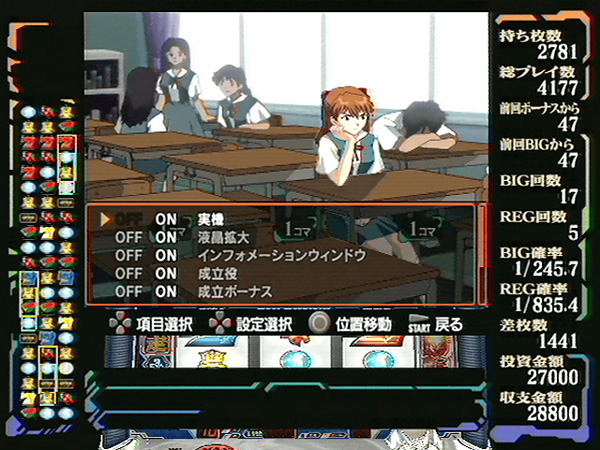Choose ON for 成立役
Viewport: 600px width, 450px height.
coord(166,273)
